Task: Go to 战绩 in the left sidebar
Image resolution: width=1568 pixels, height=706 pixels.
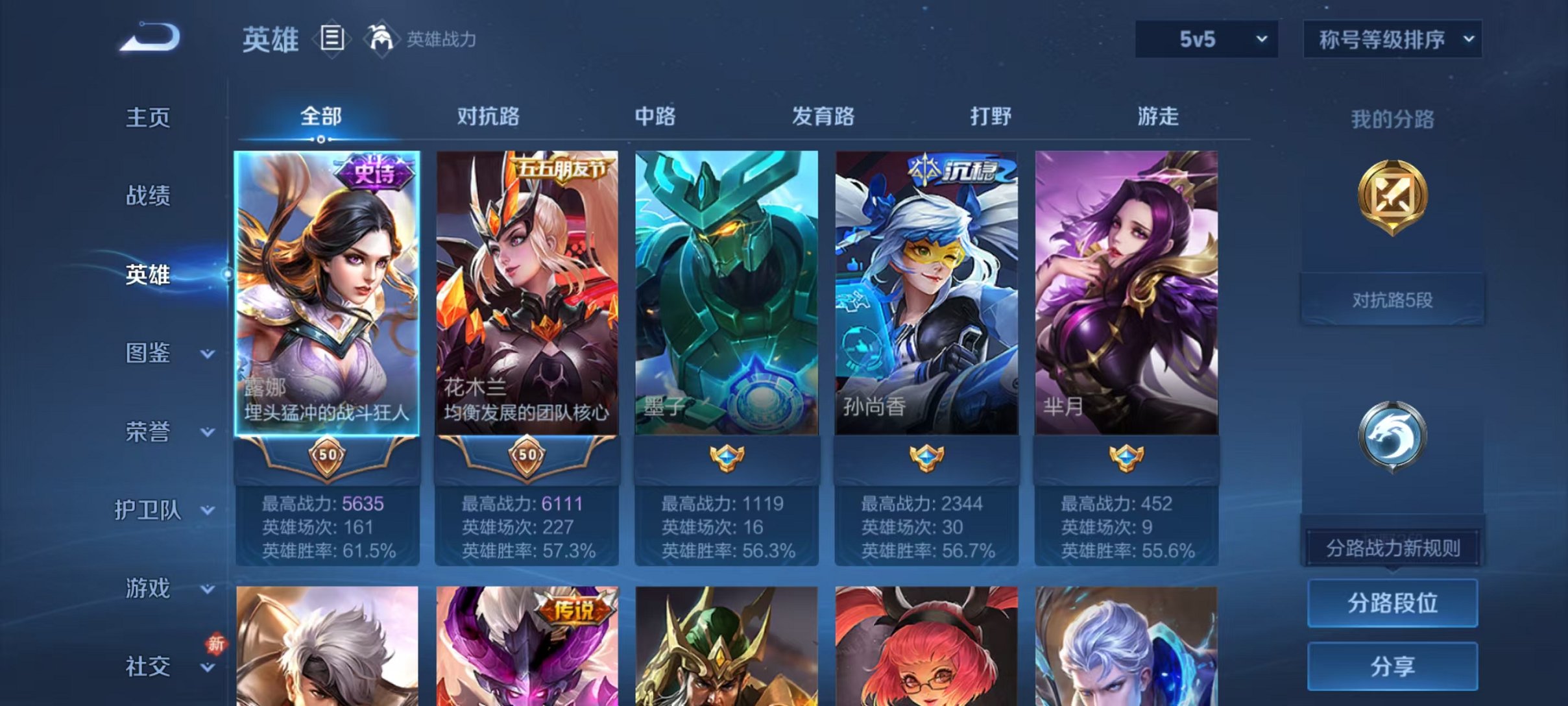Action: [x=146, y=196]
